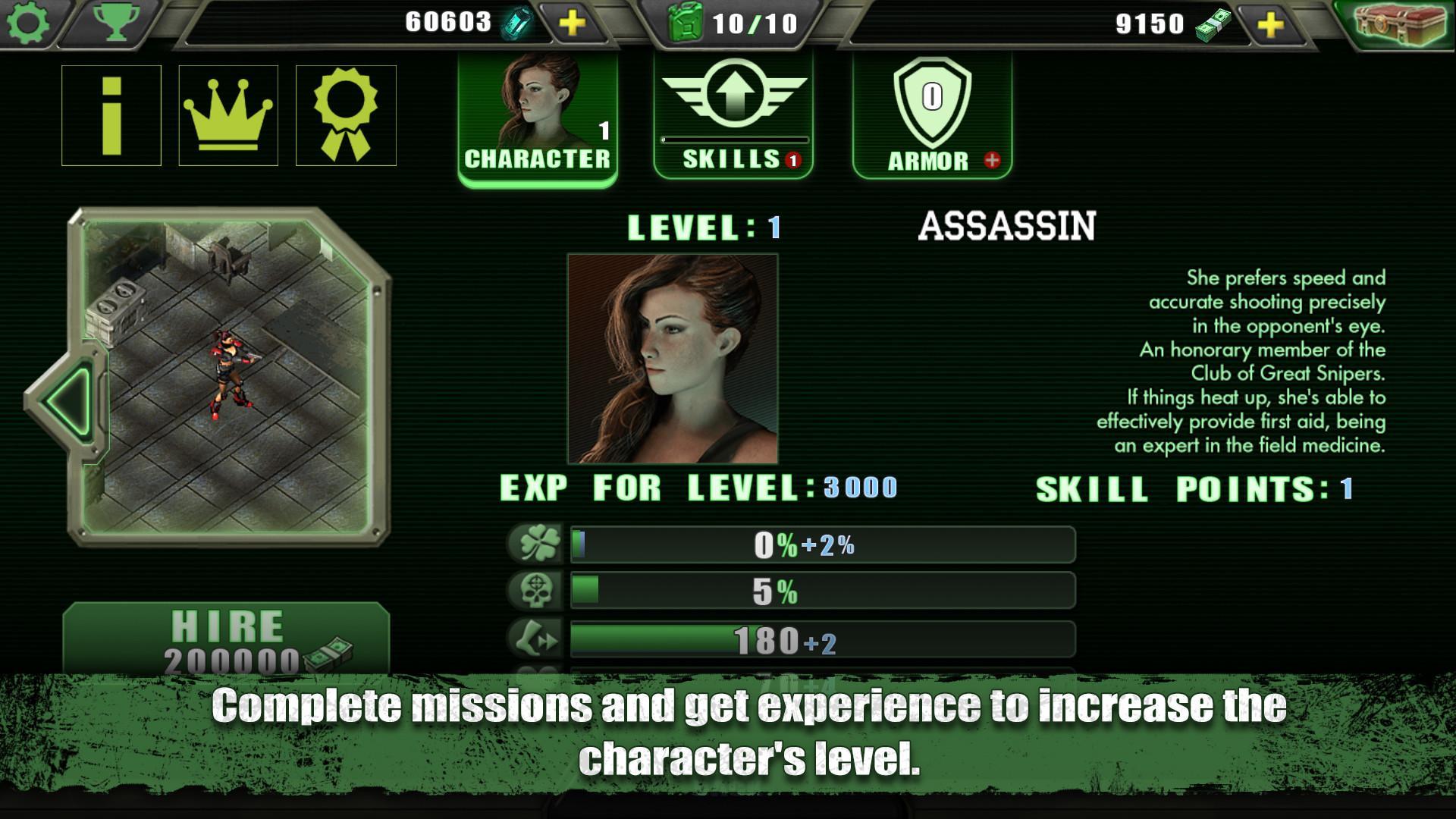Image resolution: width=1456 pixels, height=819 pixels.
Task: Add crystals with the plus next to 60603
Action: tap(572, 21)
